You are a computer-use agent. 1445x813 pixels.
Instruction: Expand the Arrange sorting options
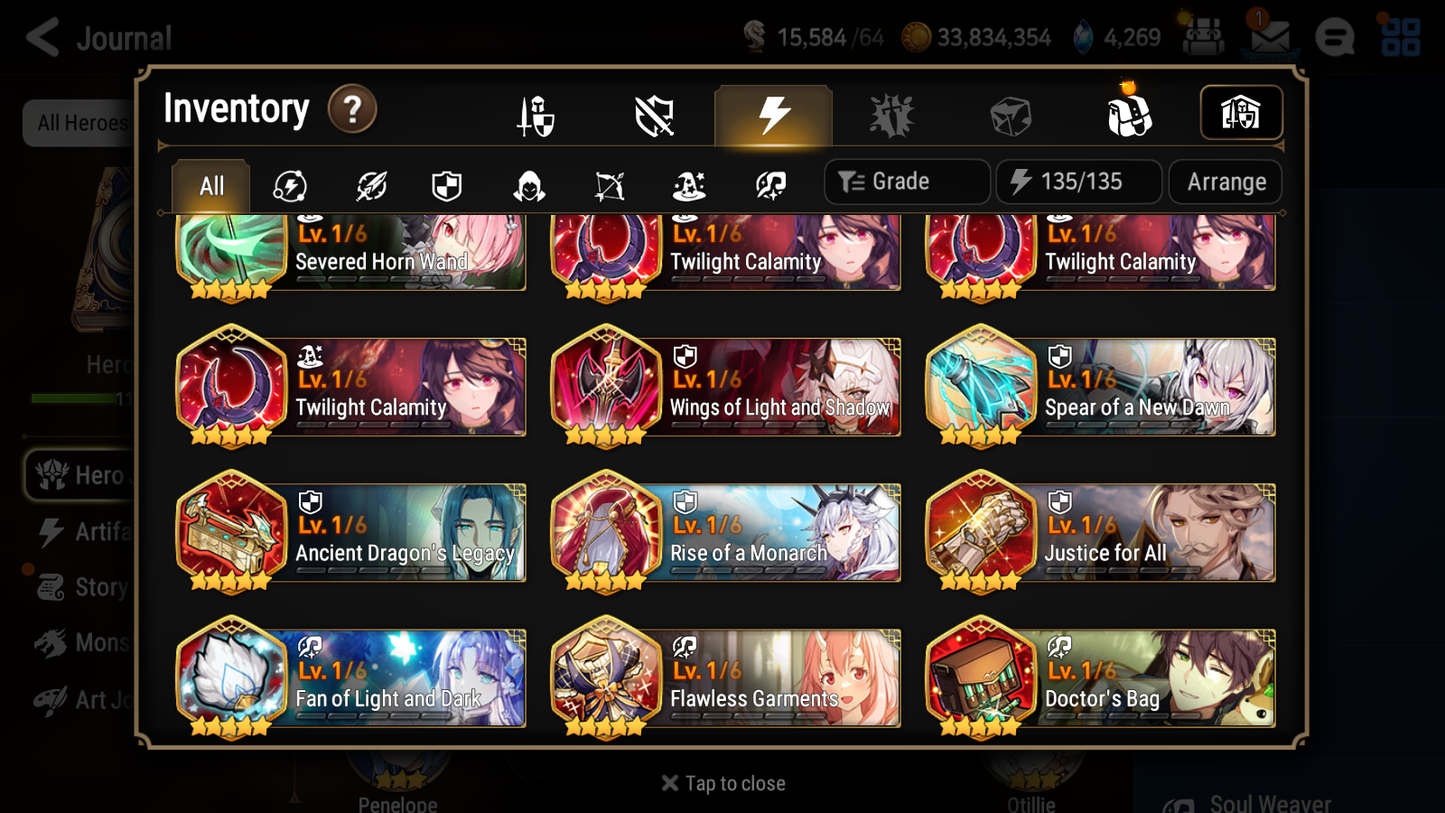coord(1224,182)
